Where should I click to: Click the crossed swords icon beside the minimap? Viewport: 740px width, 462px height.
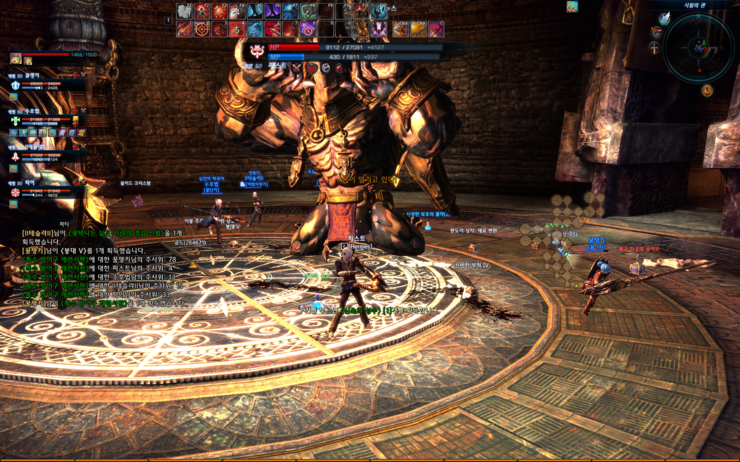[x=656, y=47]
